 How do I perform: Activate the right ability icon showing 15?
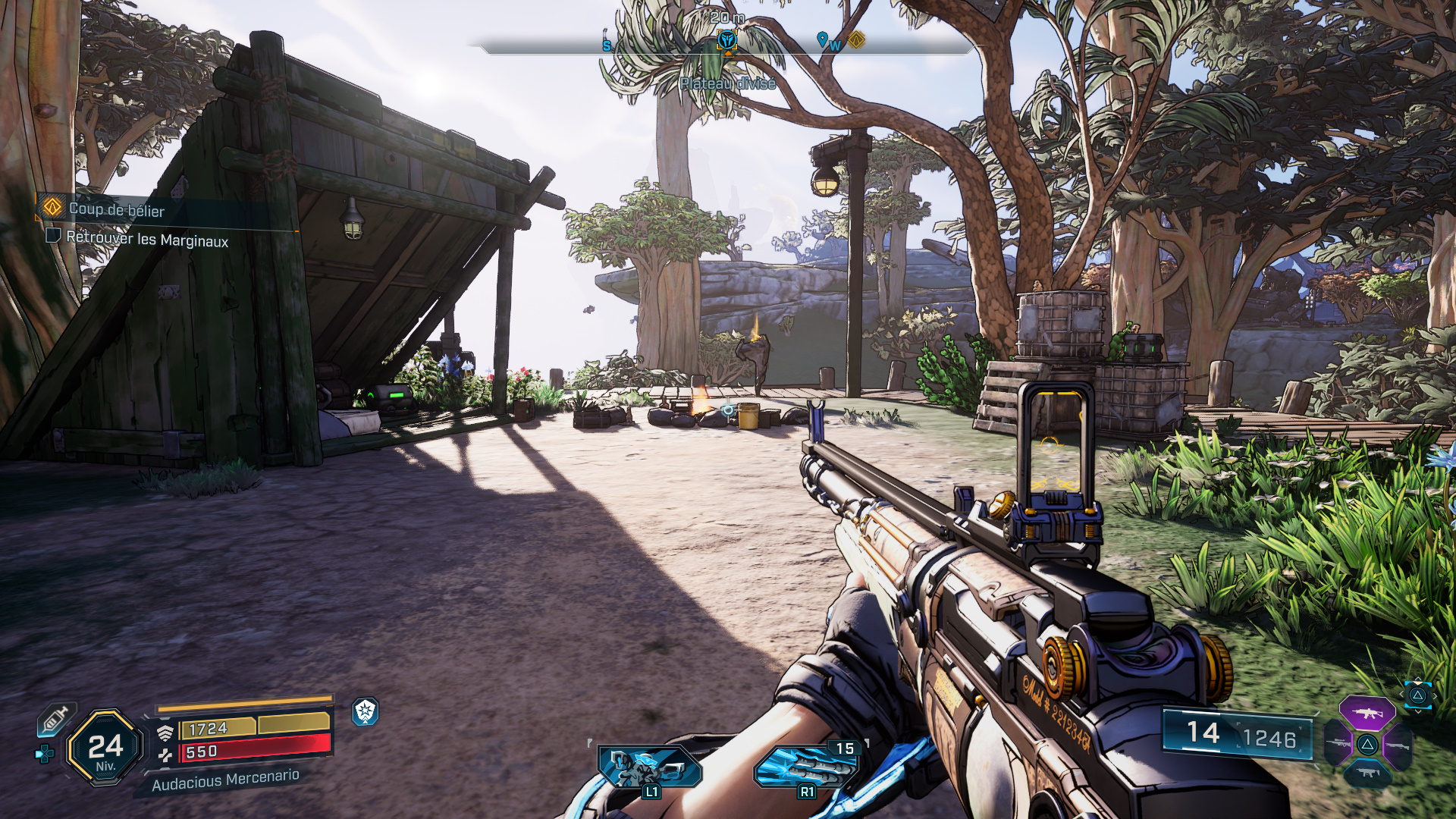805,767
